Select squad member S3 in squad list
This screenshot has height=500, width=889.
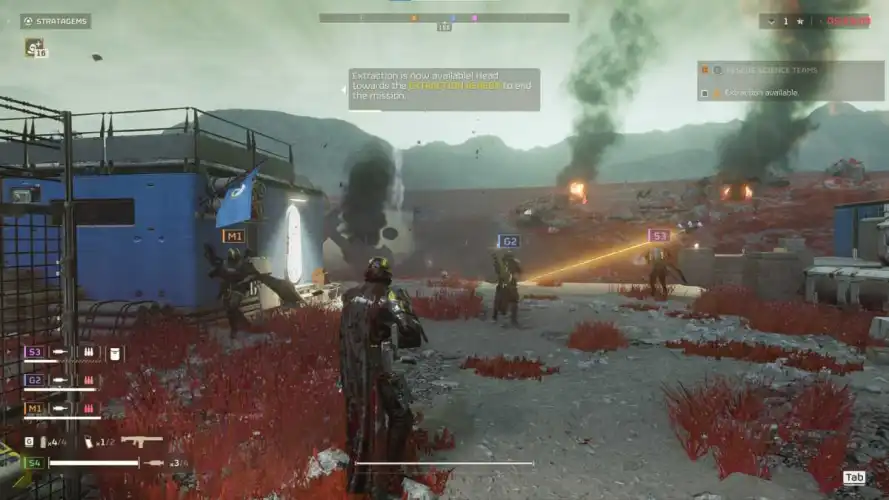click(x=34, y=352)
